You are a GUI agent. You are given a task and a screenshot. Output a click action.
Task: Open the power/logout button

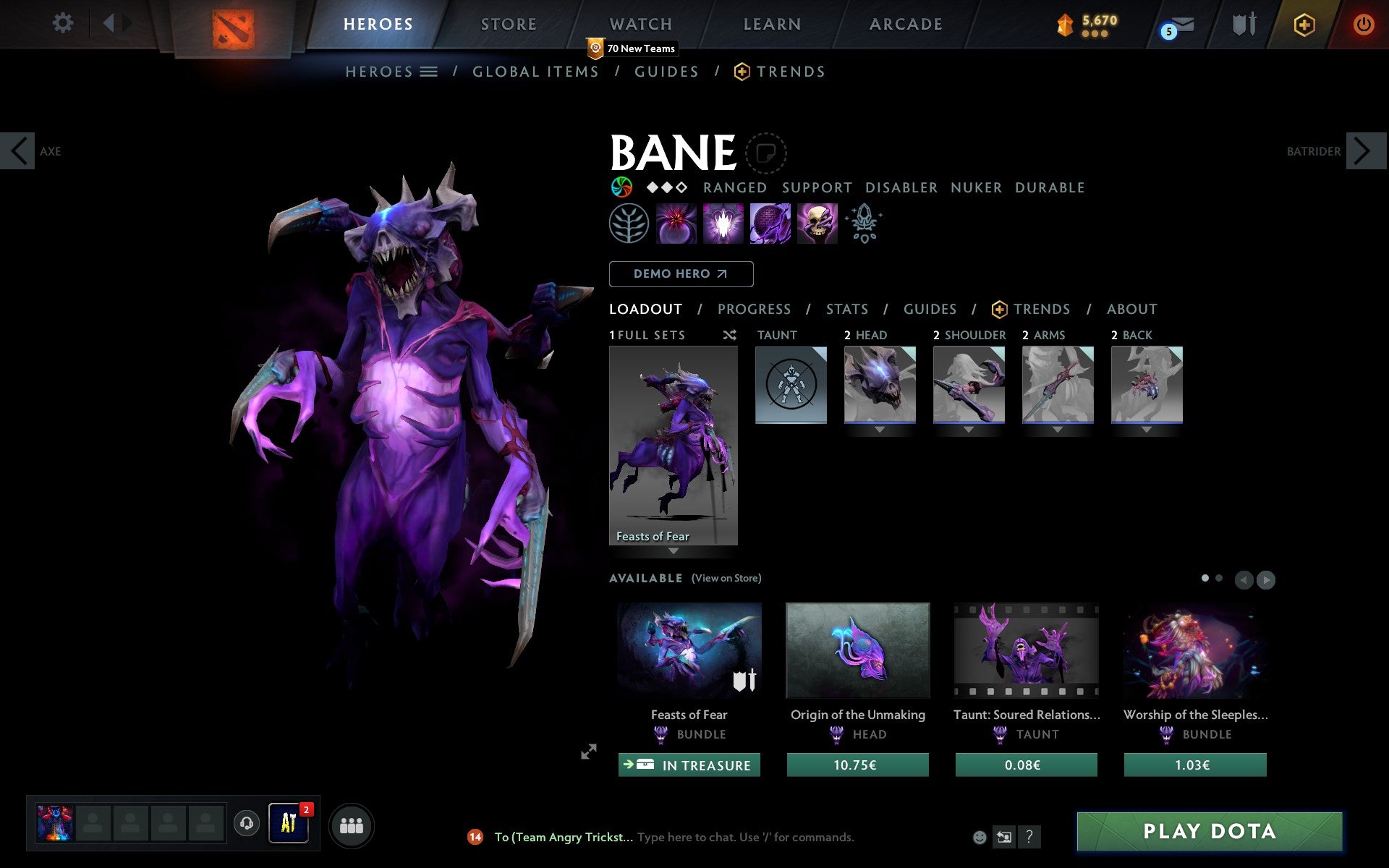[x=1364, y=23]
